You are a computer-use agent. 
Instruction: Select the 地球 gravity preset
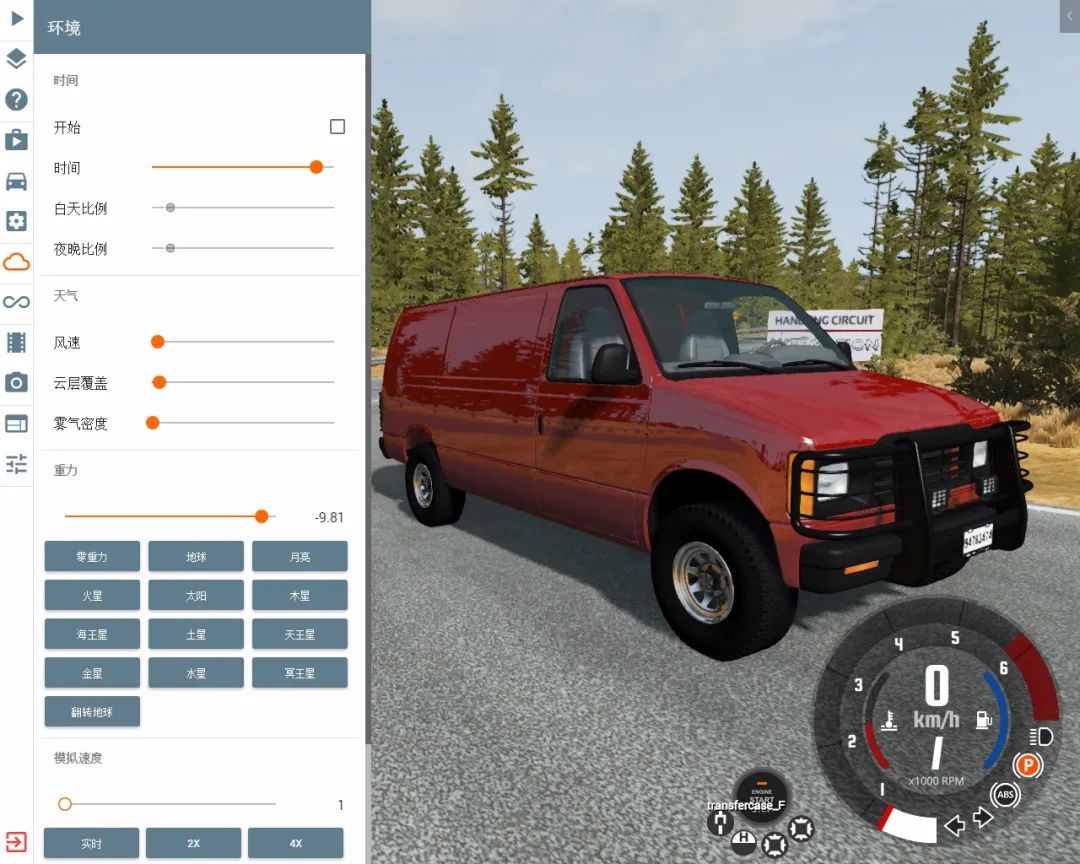point(196,556)
